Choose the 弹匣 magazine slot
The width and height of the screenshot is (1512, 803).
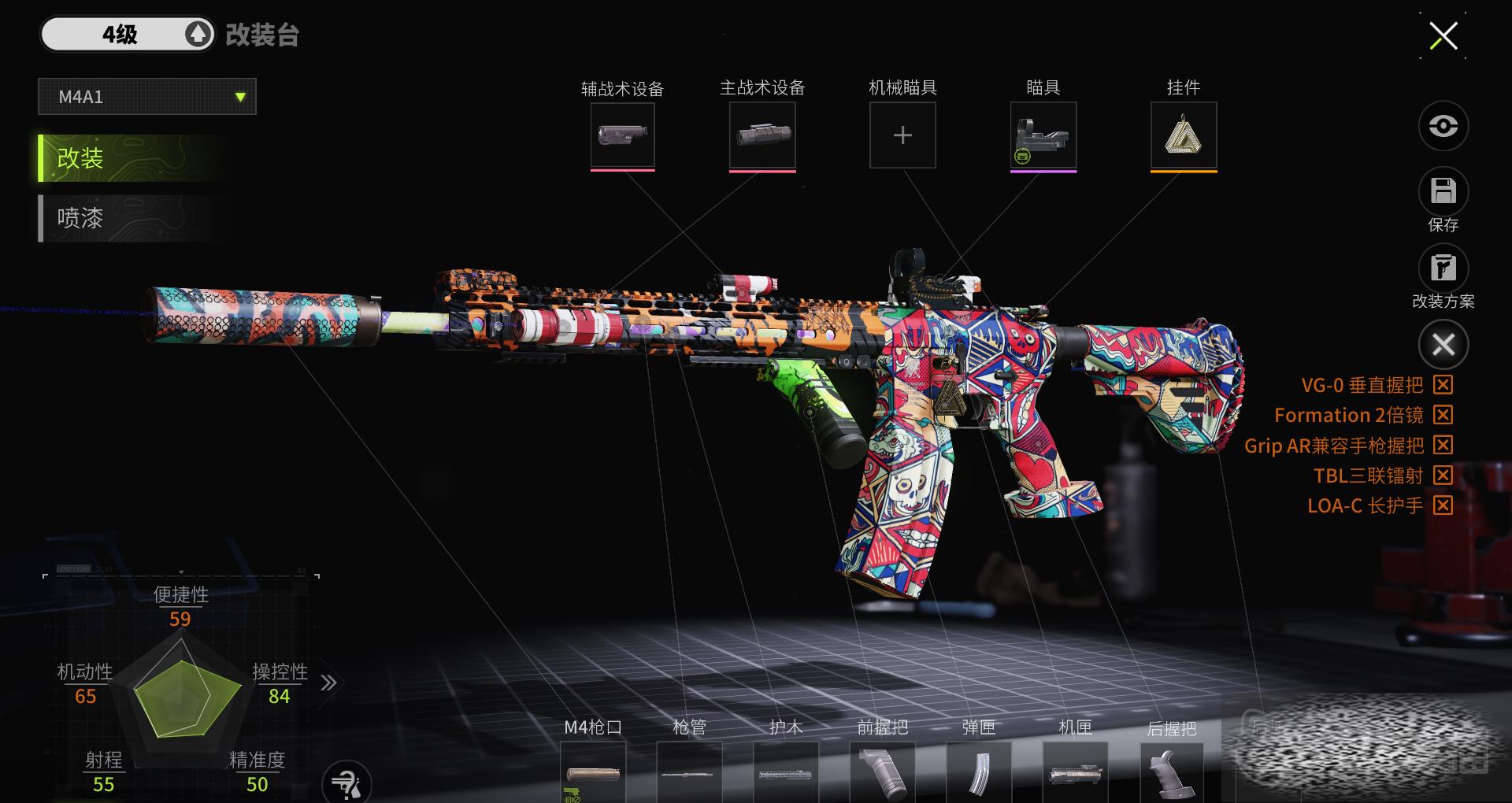(x=979, y=773)
